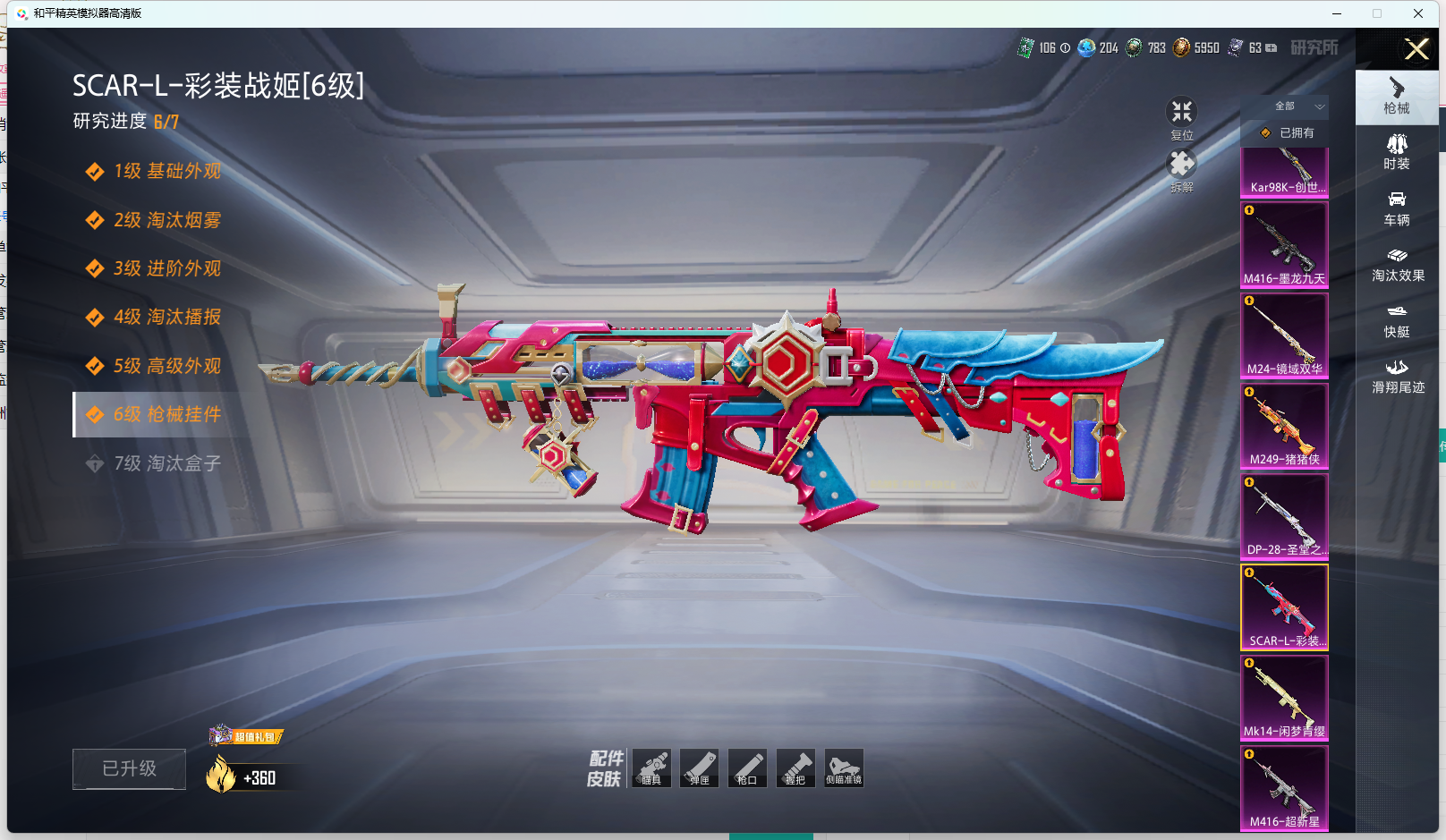The height and width of the screenshot is (840, 1446).
Task: Switch to the 时装 outfit tab
Action: coord(1397,152)
